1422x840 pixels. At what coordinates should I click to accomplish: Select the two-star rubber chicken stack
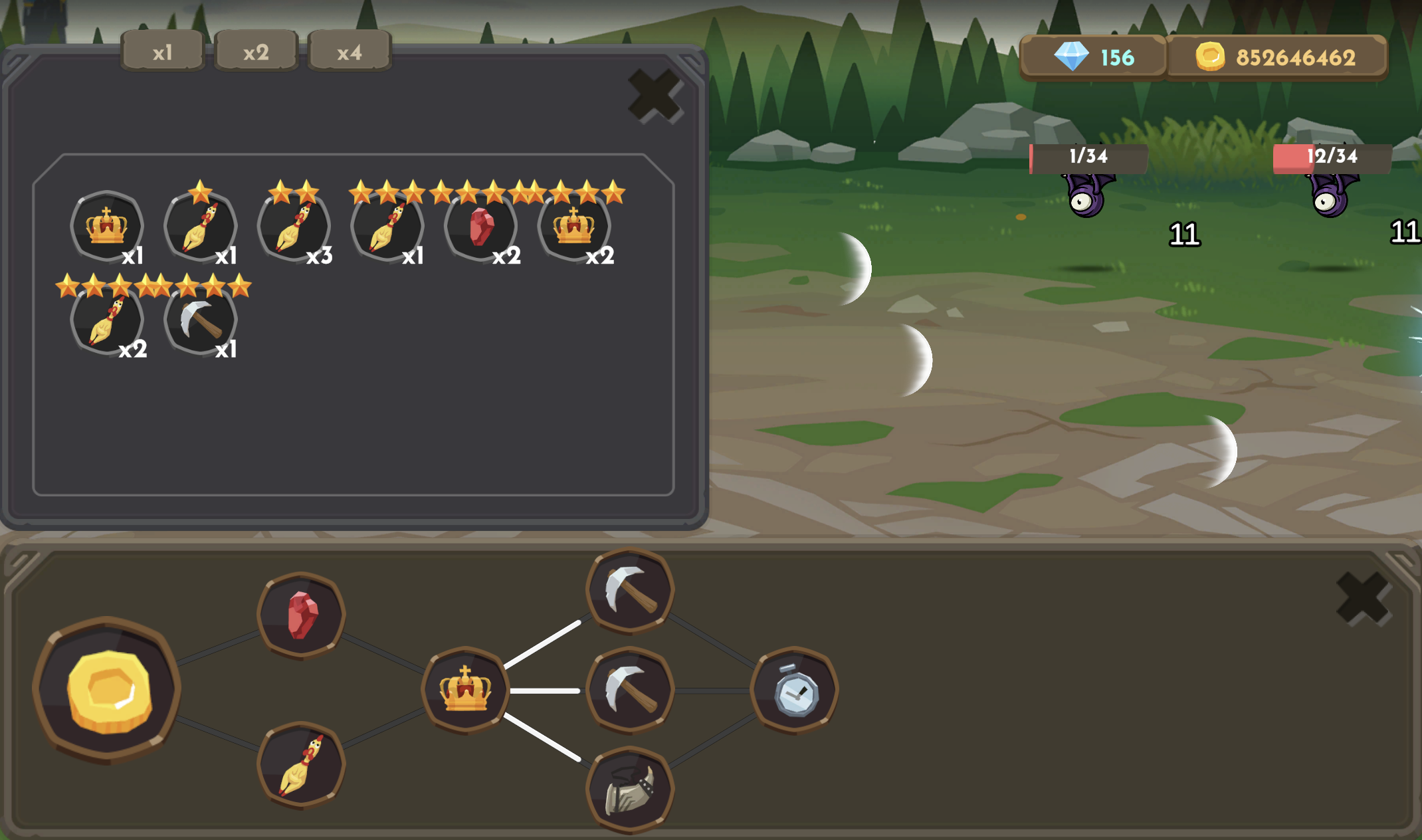[294, 226]
